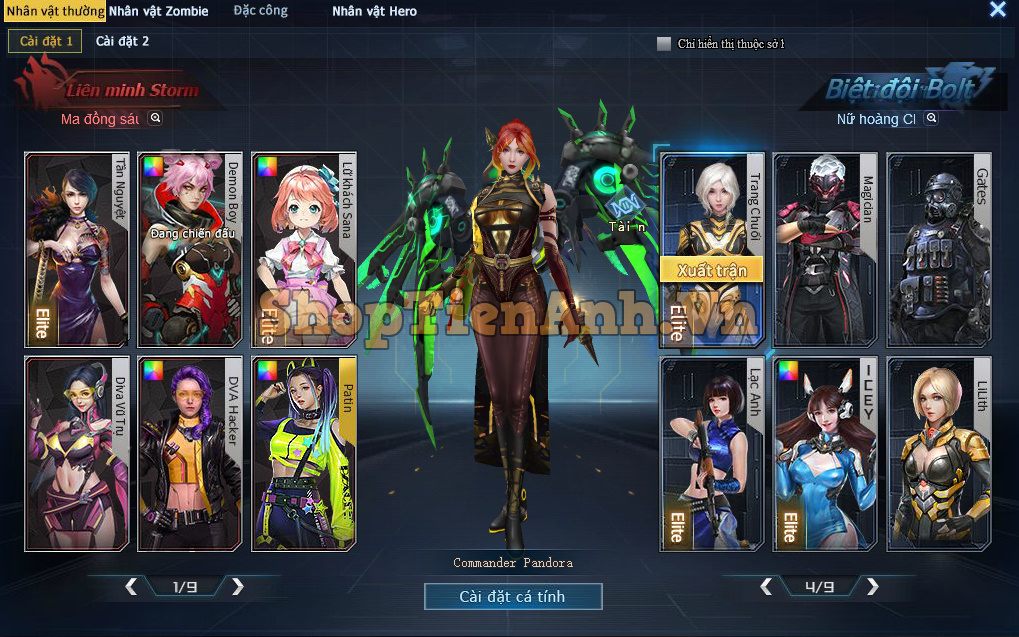This screenshot has width=1019, height=637.
Task: Close the character window with the X
Action: point(997,10)
